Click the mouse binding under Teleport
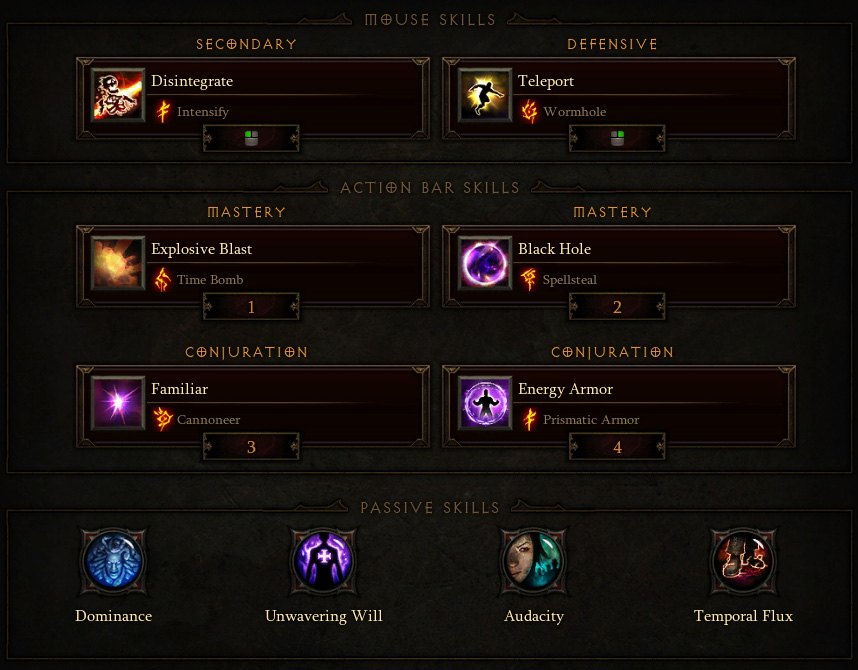 click(x=617, y=139)
